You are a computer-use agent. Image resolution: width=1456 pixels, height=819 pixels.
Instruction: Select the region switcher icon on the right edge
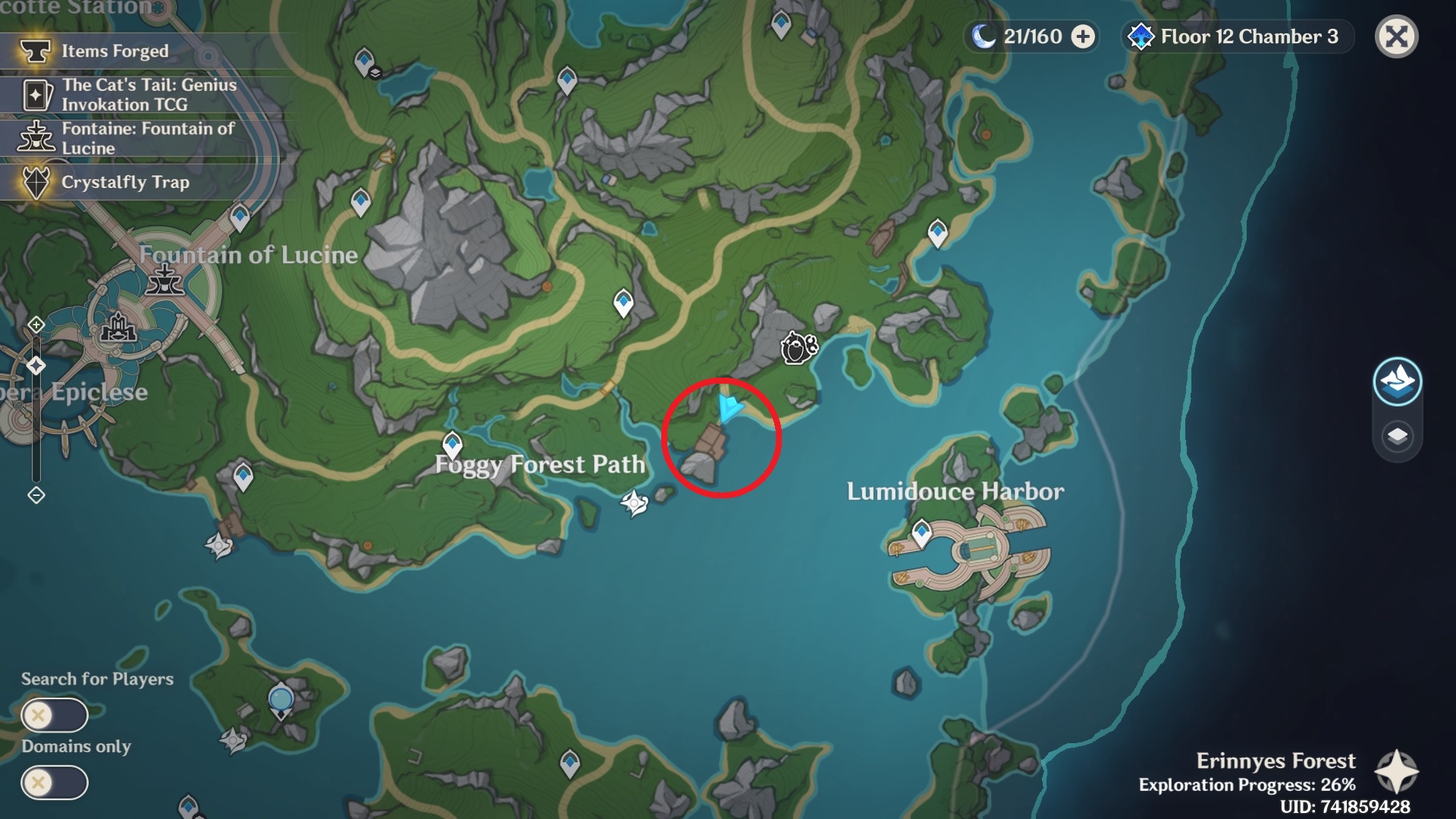pos(1398,382)
